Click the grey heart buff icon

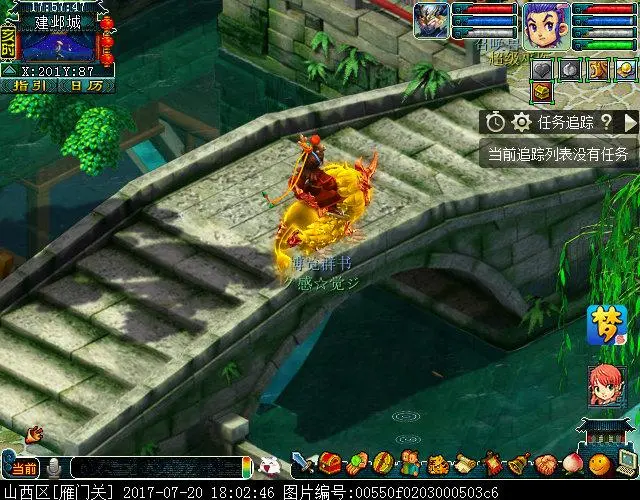[543, 70]
